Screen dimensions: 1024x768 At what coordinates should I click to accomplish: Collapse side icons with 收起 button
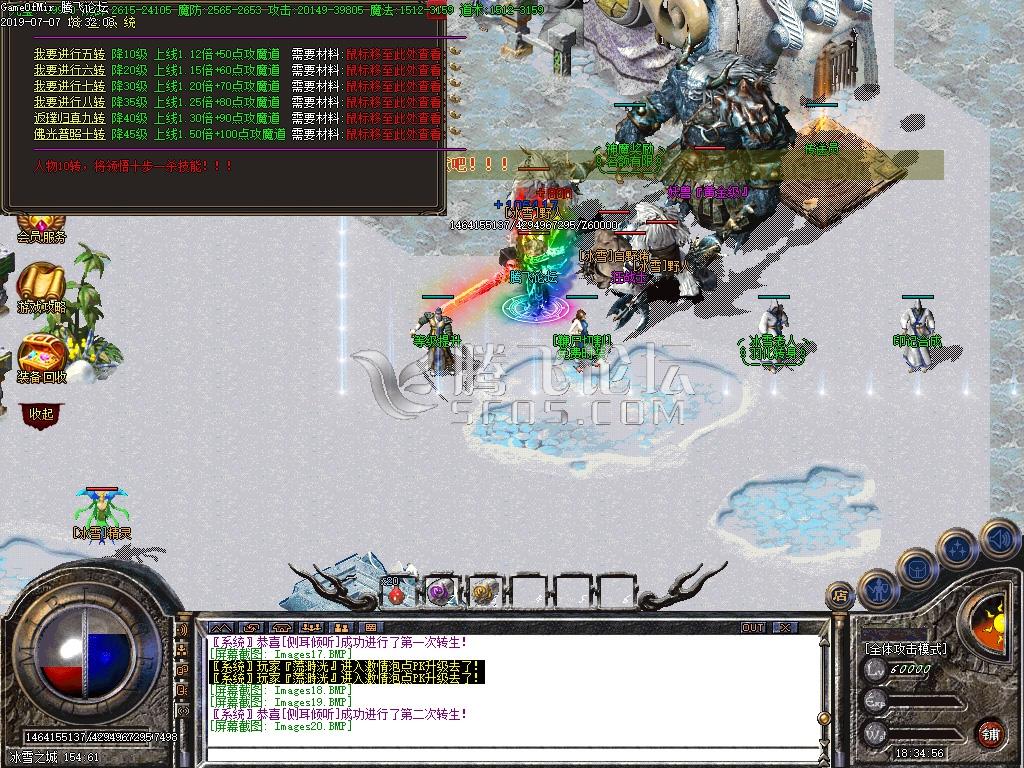click(x=41, y=413)
